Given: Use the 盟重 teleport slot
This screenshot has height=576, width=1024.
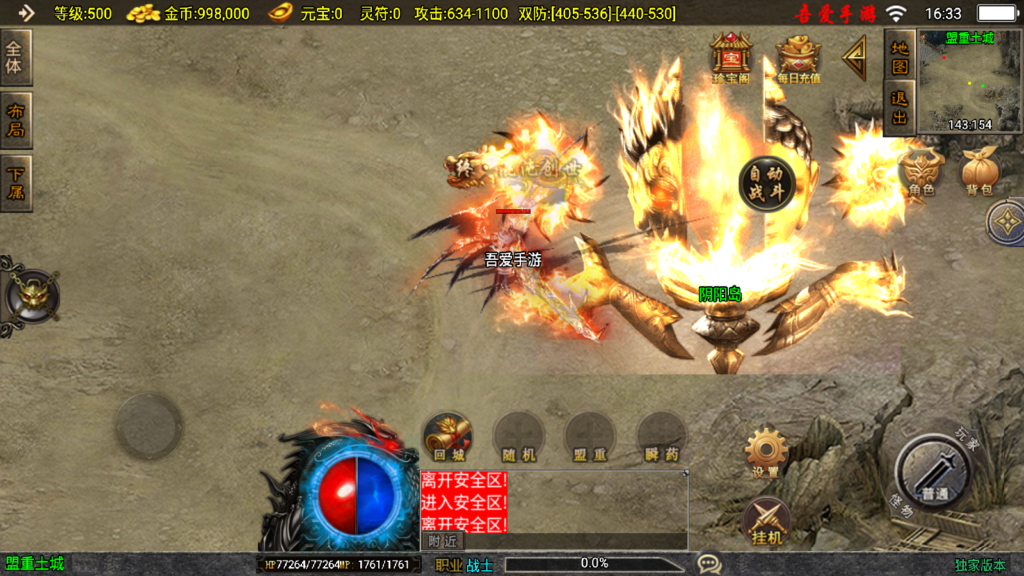Looking at the screenshot, I should tap(589, 437).
